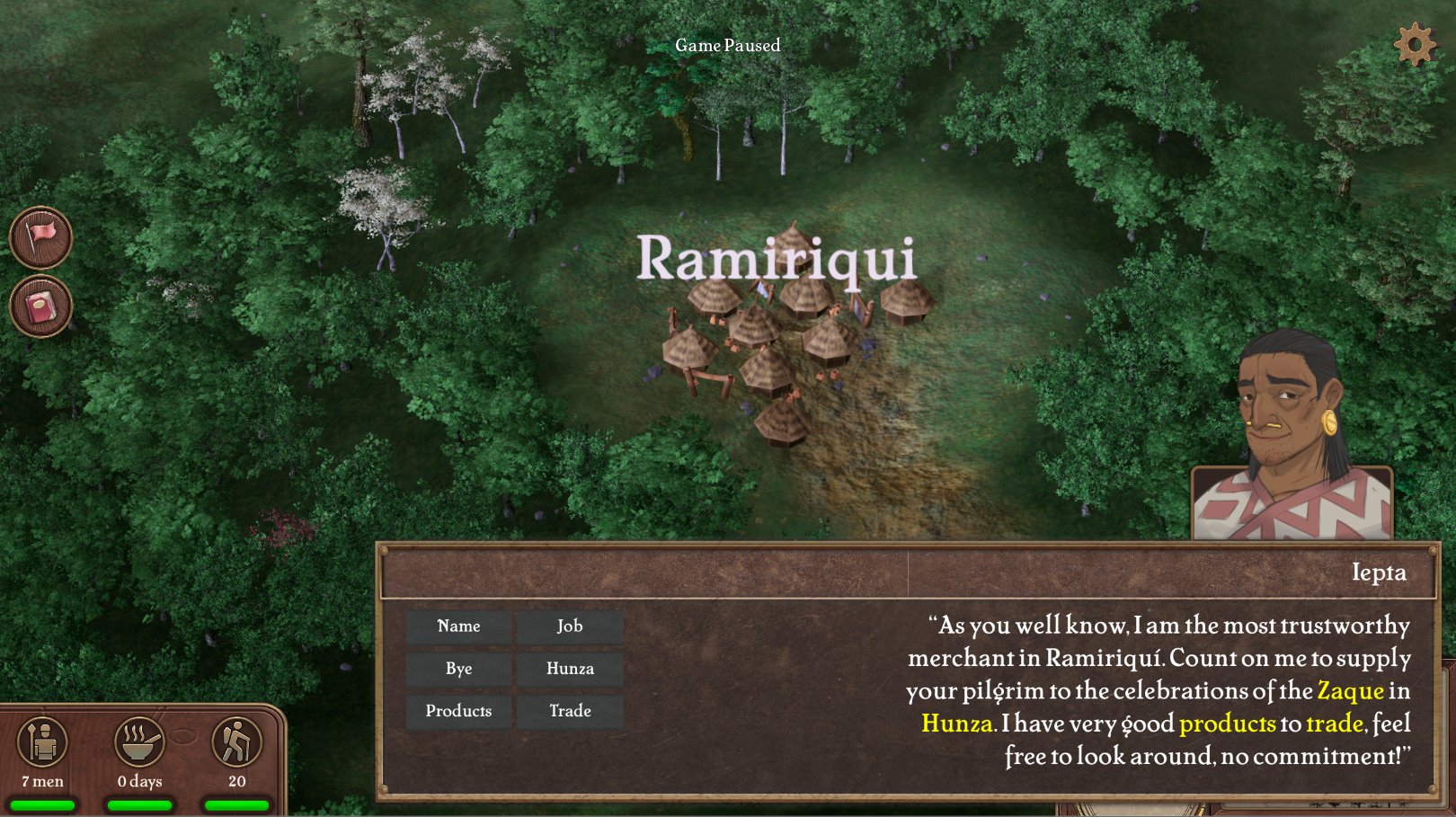Show the party men icon

pyautogui.click(x=42, y=742)
